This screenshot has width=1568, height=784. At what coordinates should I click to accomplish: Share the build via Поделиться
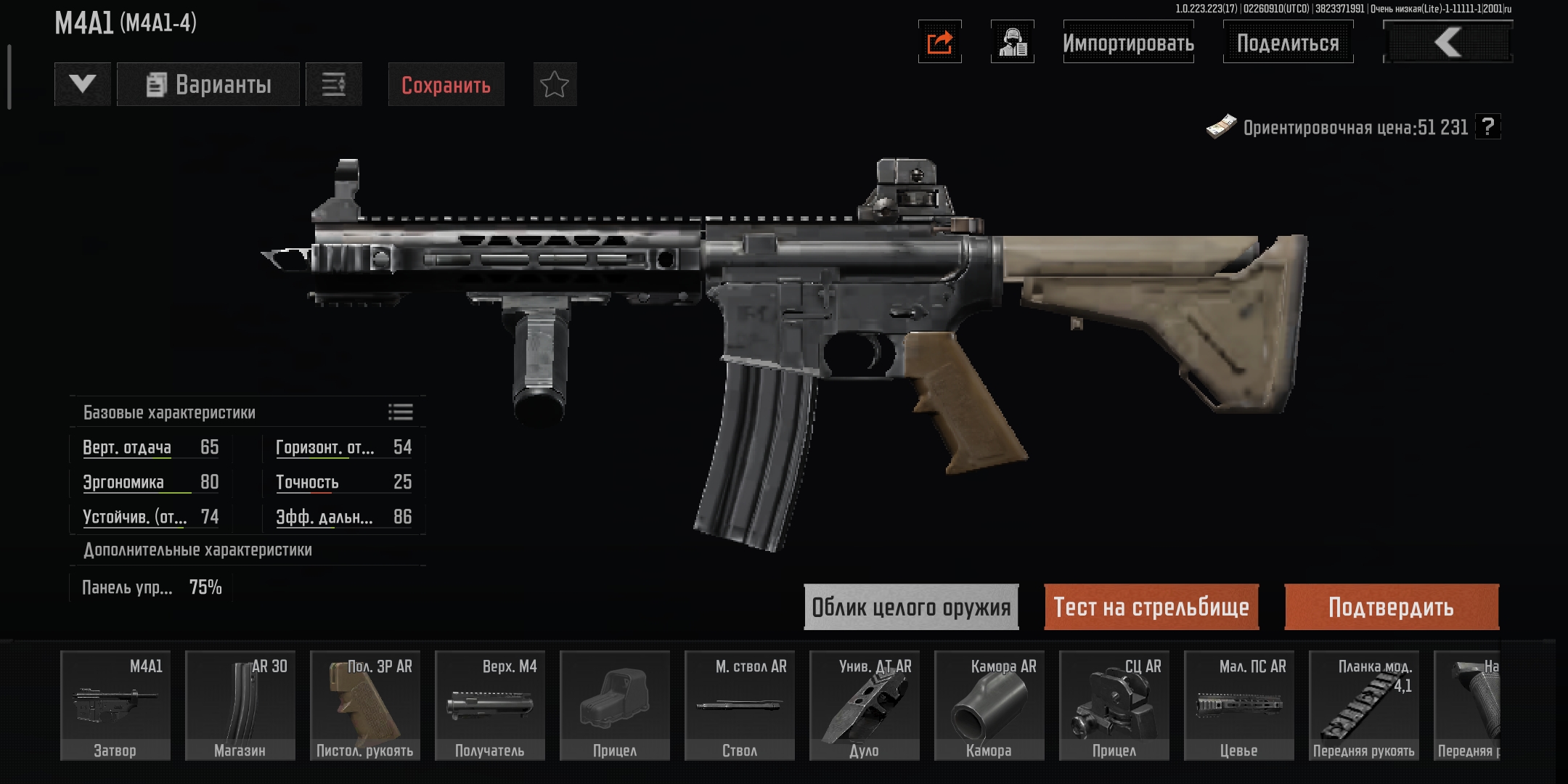(x=1288, y=43)
